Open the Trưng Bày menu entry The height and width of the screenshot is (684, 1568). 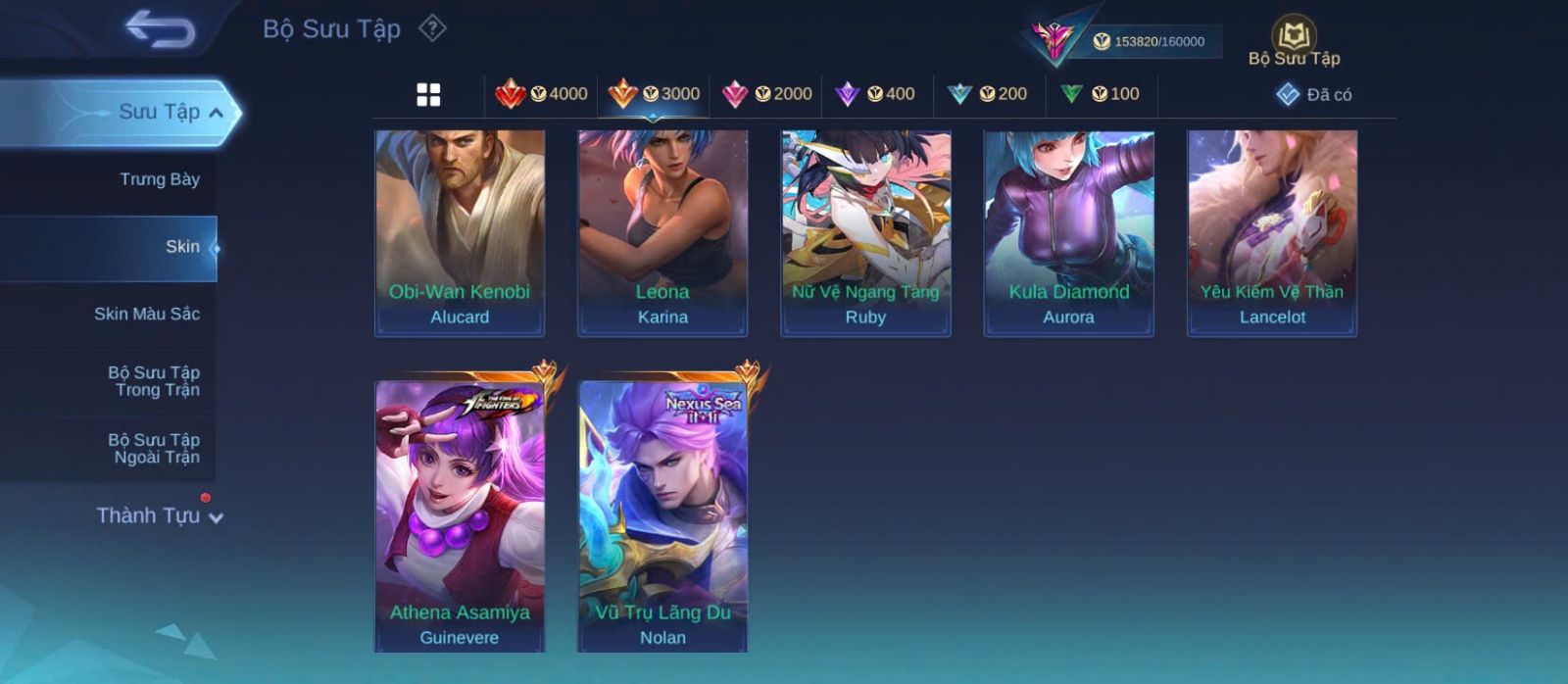coord(159,179)
